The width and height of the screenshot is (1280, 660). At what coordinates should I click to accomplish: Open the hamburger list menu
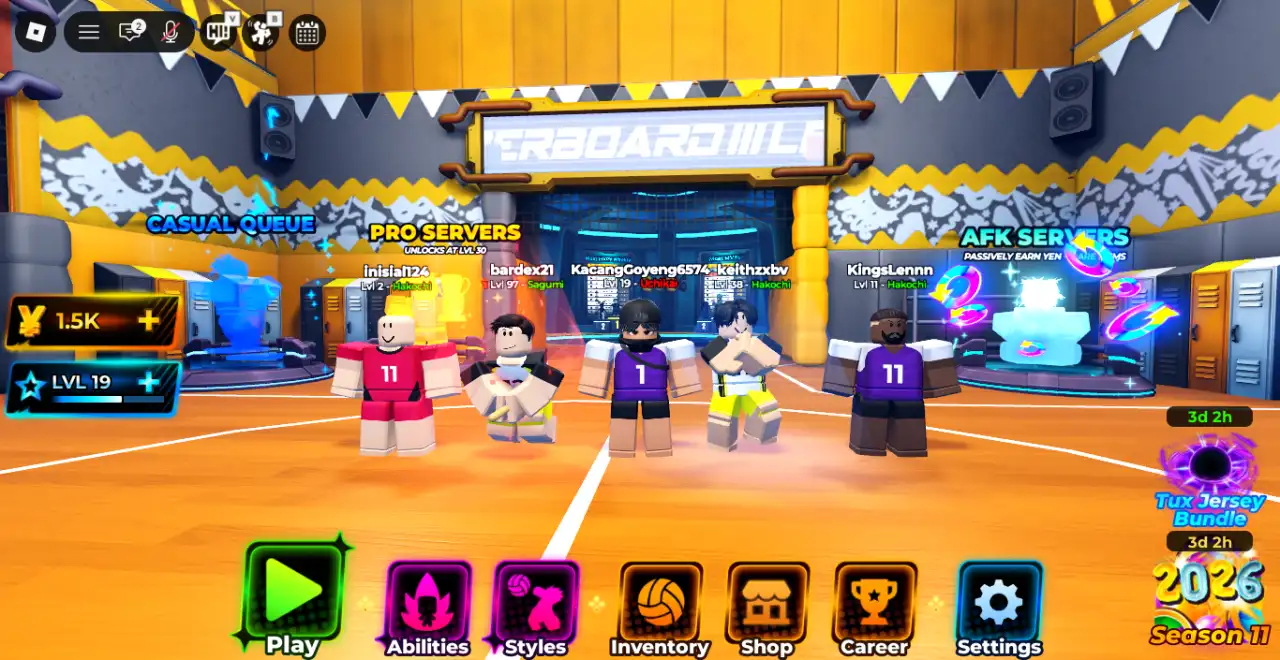point(89,32)
